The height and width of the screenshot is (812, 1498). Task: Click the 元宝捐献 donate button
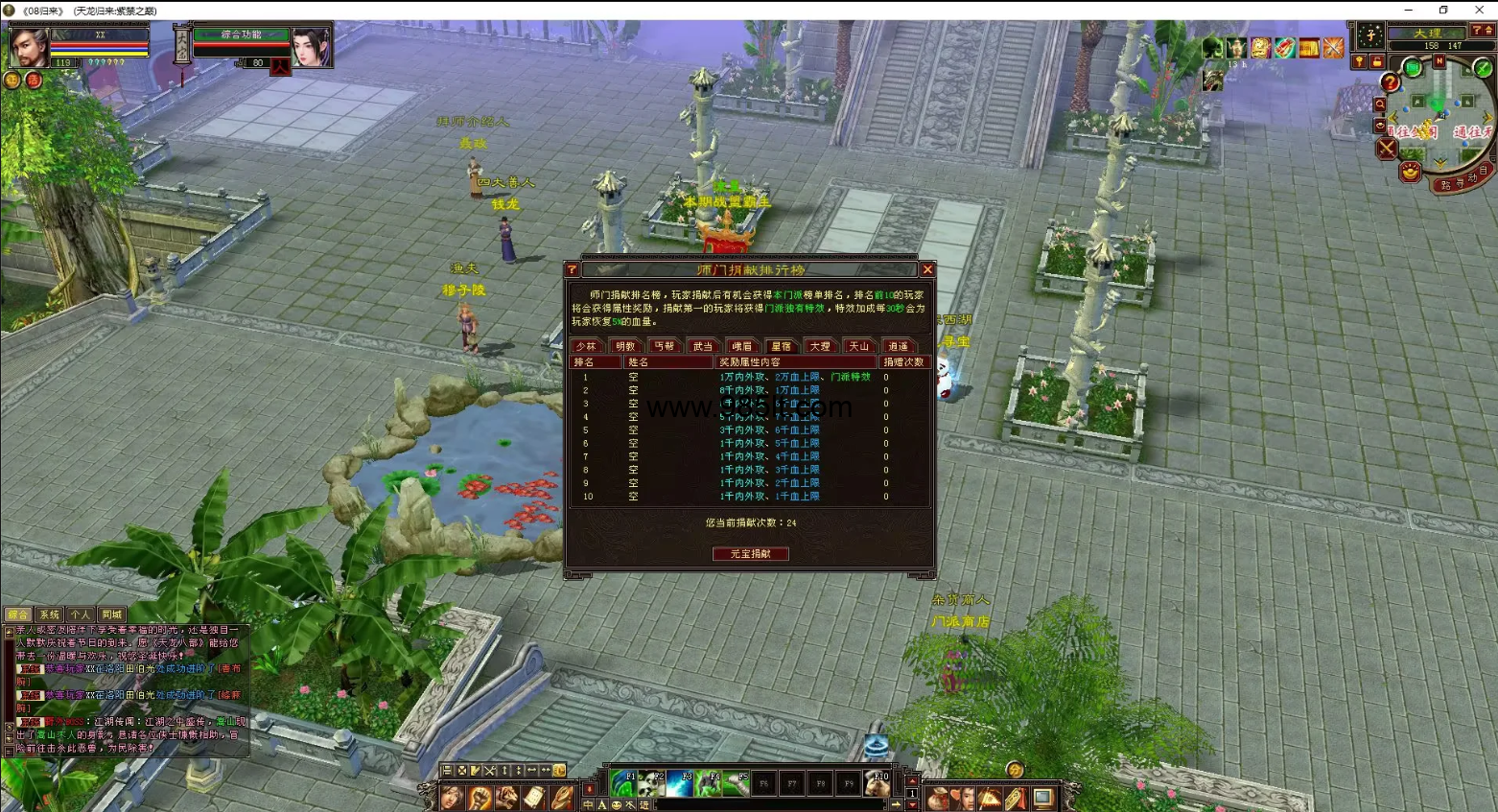750,554
